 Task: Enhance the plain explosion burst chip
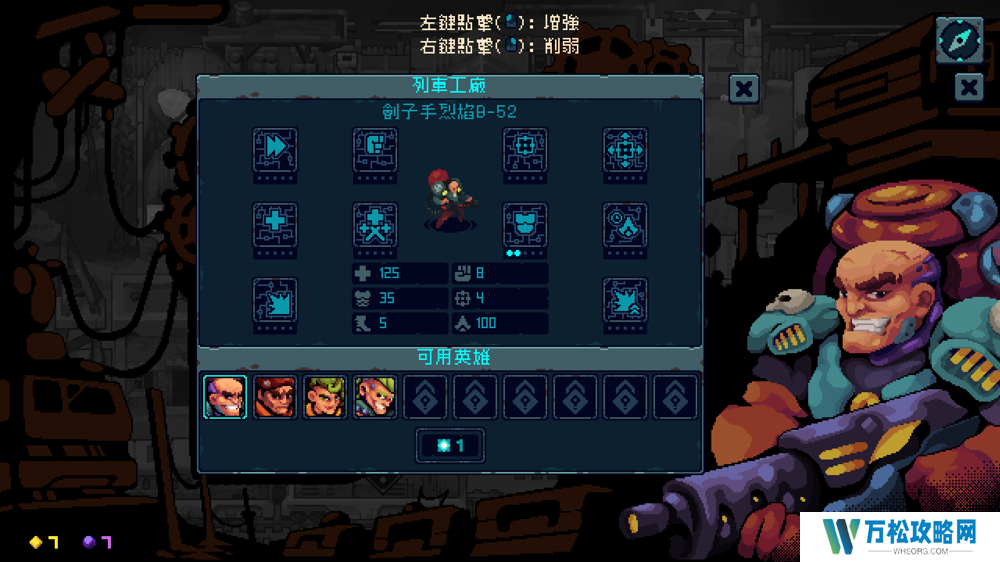(x=274, y=300)
